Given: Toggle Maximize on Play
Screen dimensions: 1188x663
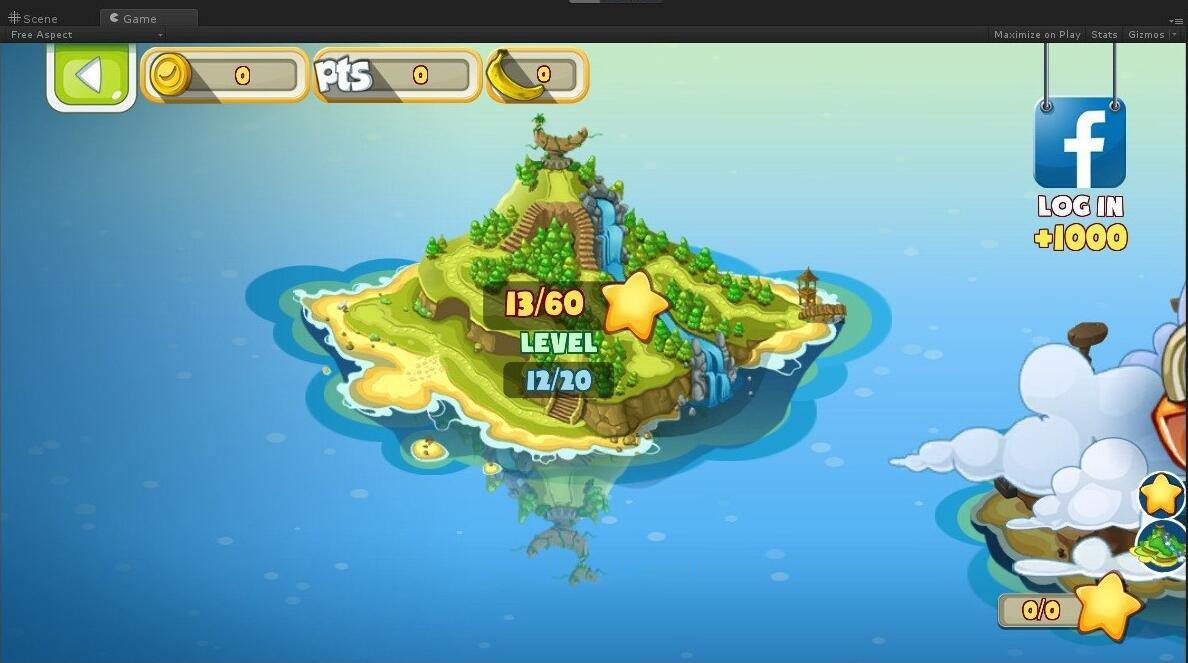Looking at the screenshot, I should [1037, 34].
